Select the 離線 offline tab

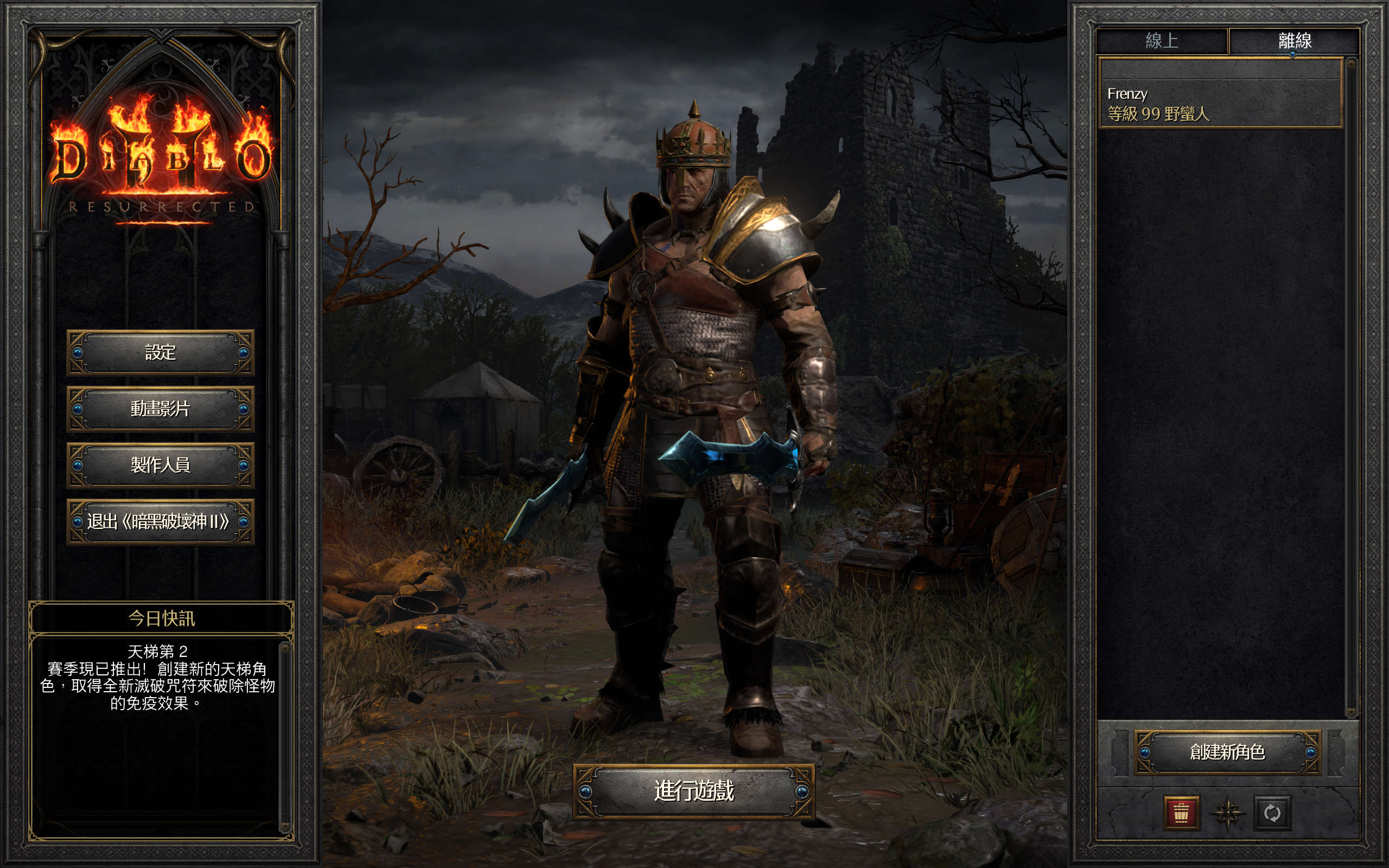(x=1294, y=41)
